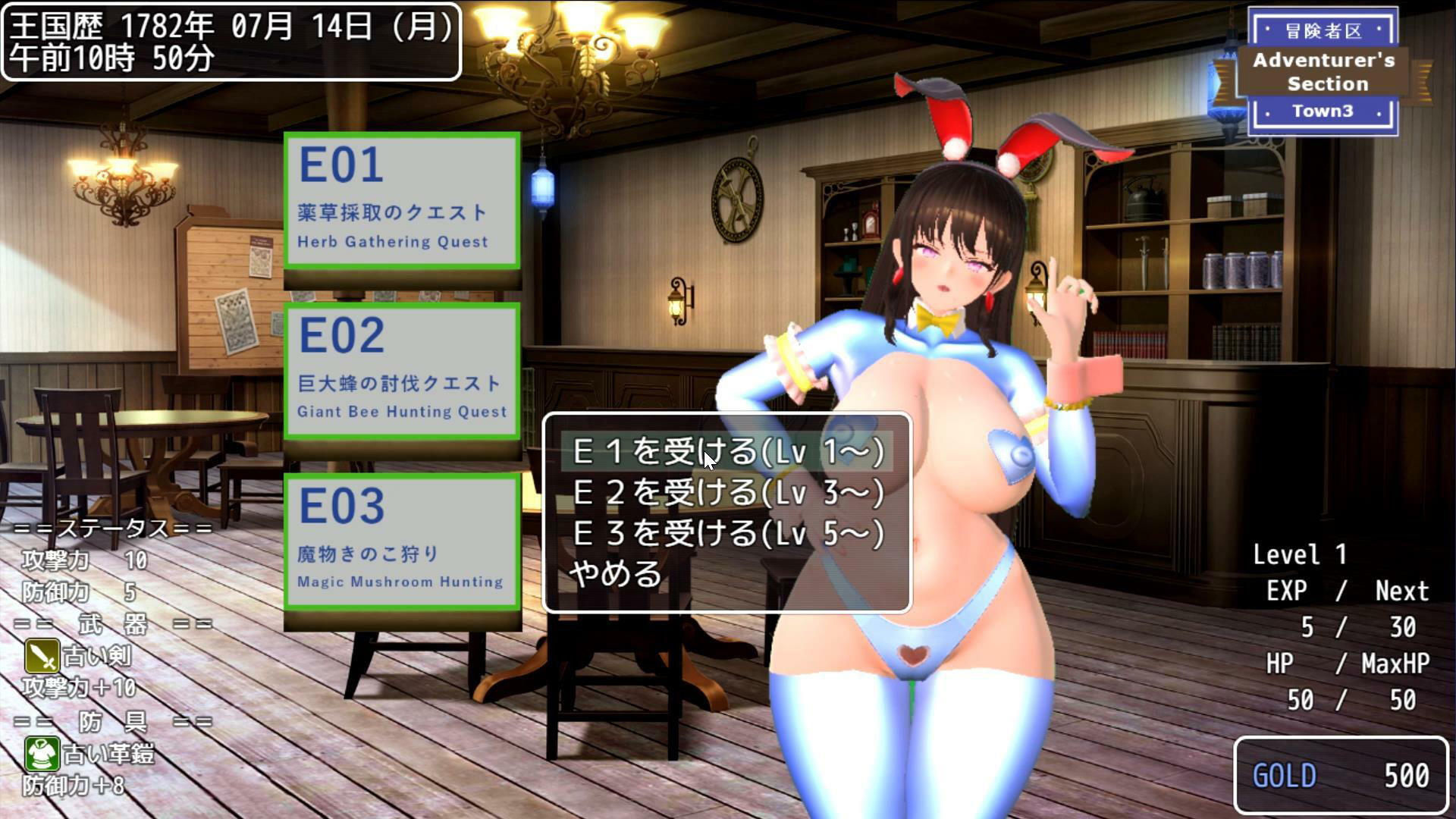Viewport: 1456px width, 819px height.
Task: Open the E02 Giant Bee Hunting Quest board
Action: [x=401, y=369]
